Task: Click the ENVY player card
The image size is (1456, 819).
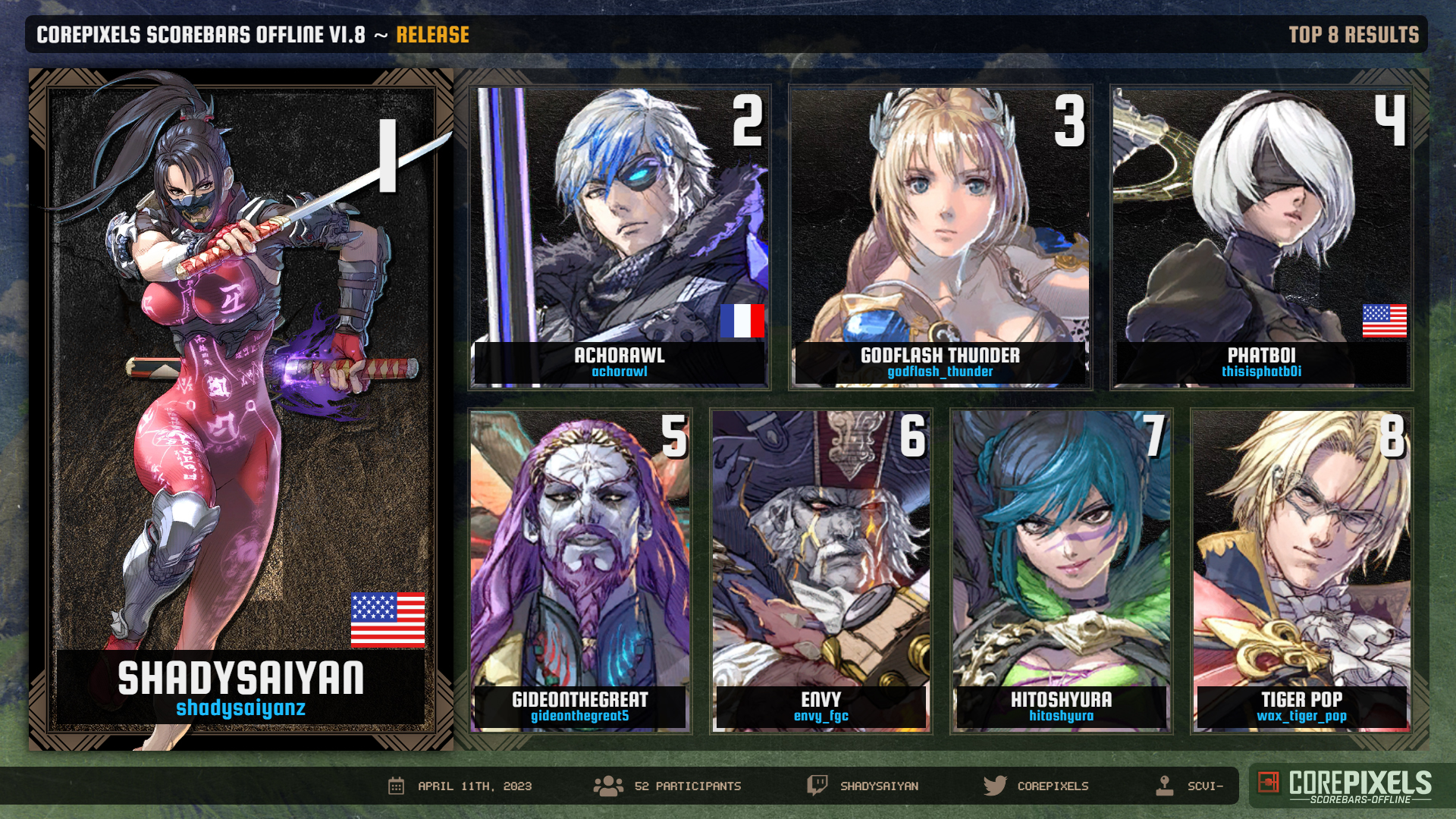Action: [821, 570]
